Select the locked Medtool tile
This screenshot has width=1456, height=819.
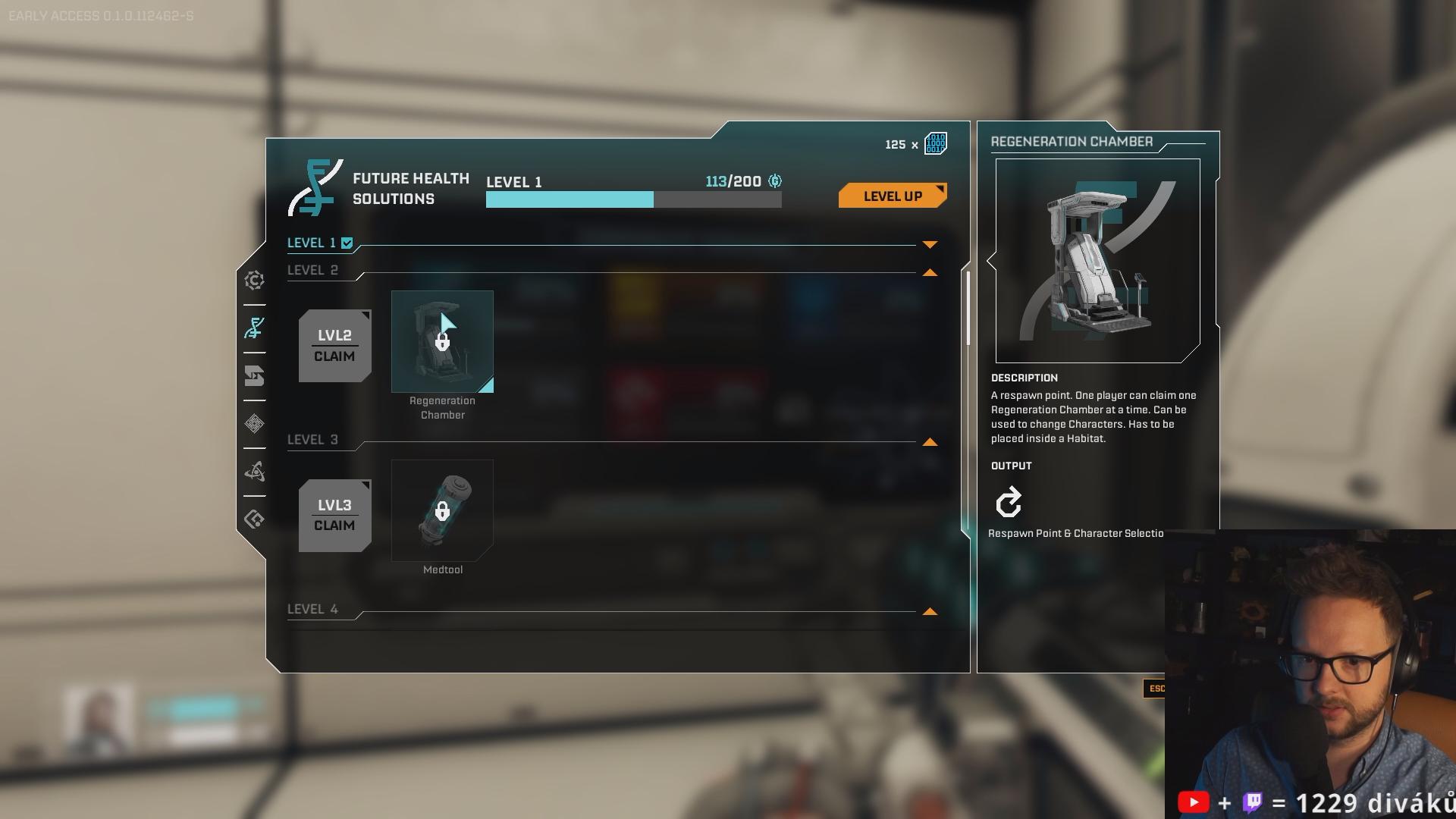(442, 510)
